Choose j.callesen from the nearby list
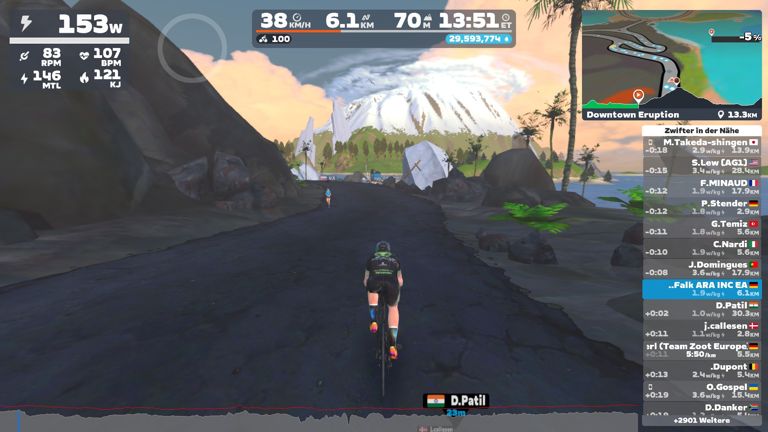The image size is (768, 432). coord(701,329)
